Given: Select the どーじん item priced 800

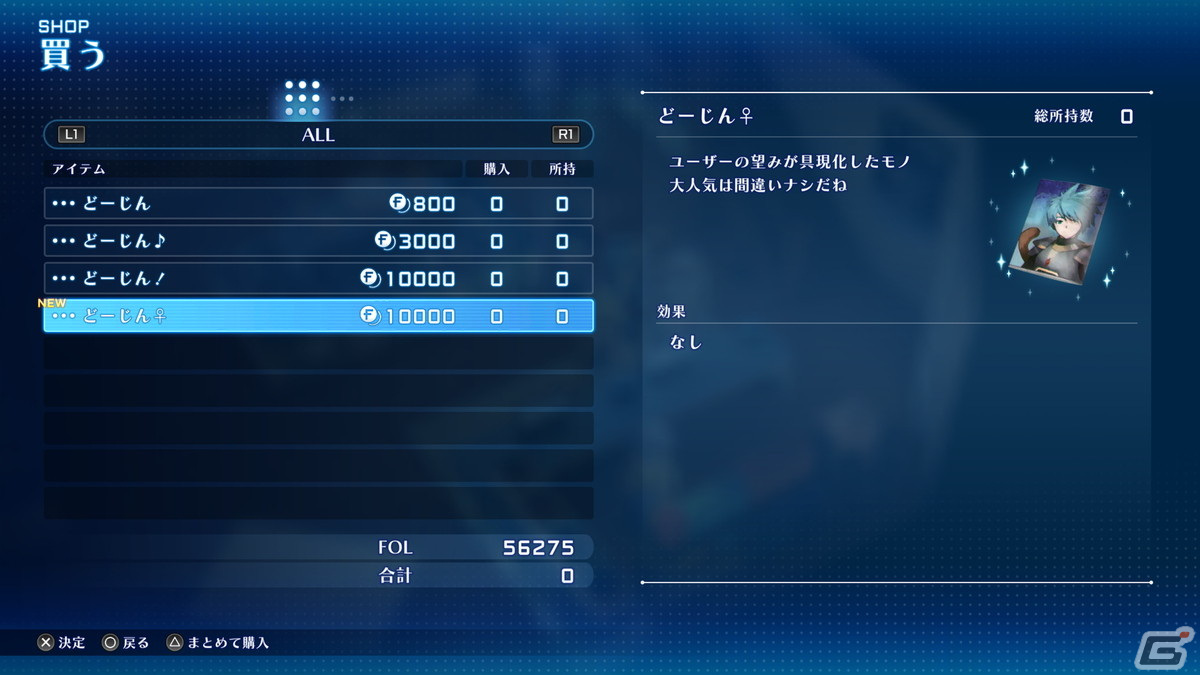Looking at the screenshot, I should (x=318, y=204).
